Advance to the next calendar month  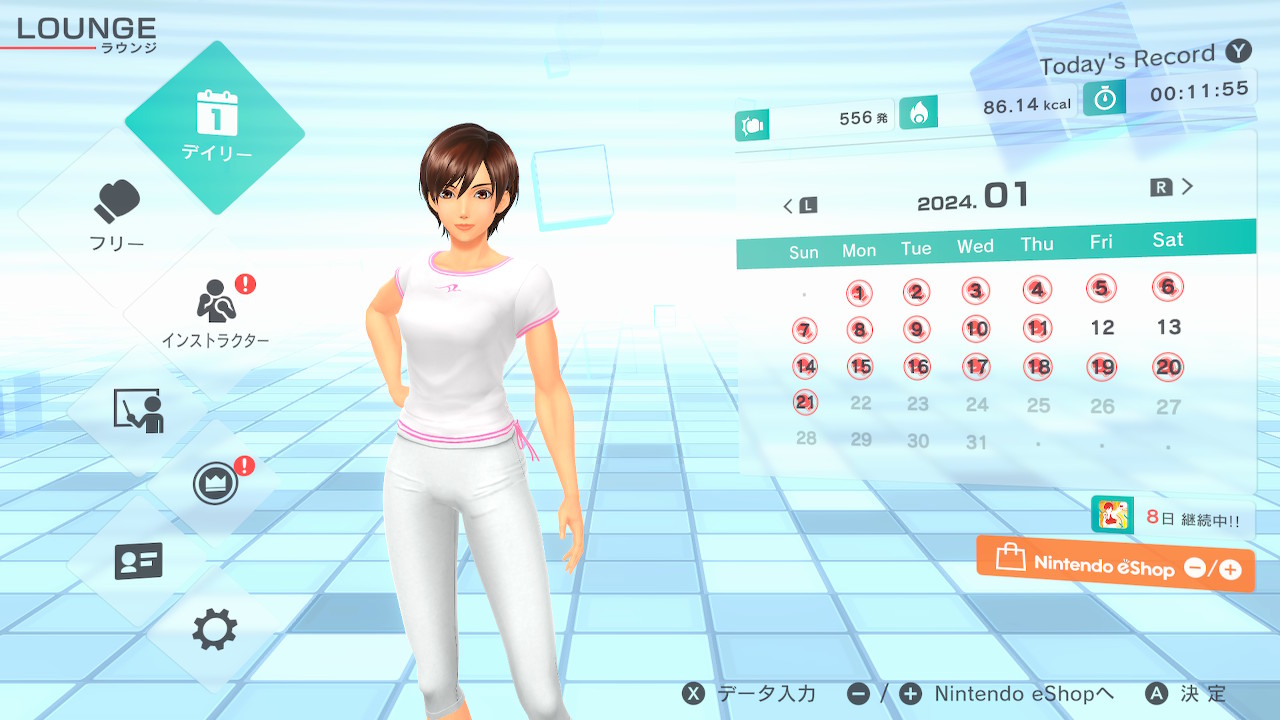tap(1172, 187)
